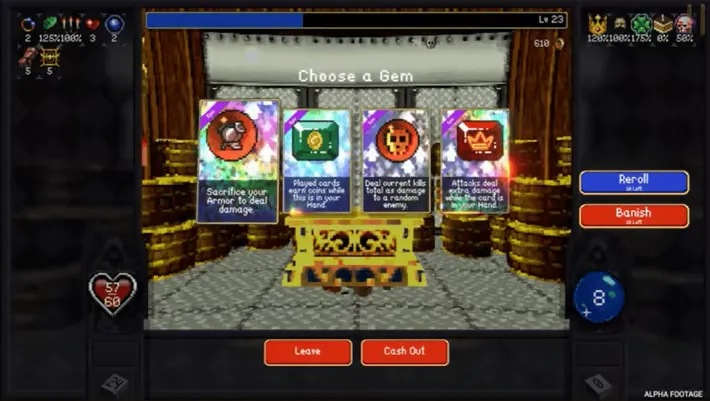Viewport: 710px width, 401px height.
Task: Click the green clover stat icon
Action: click(642, 24)
